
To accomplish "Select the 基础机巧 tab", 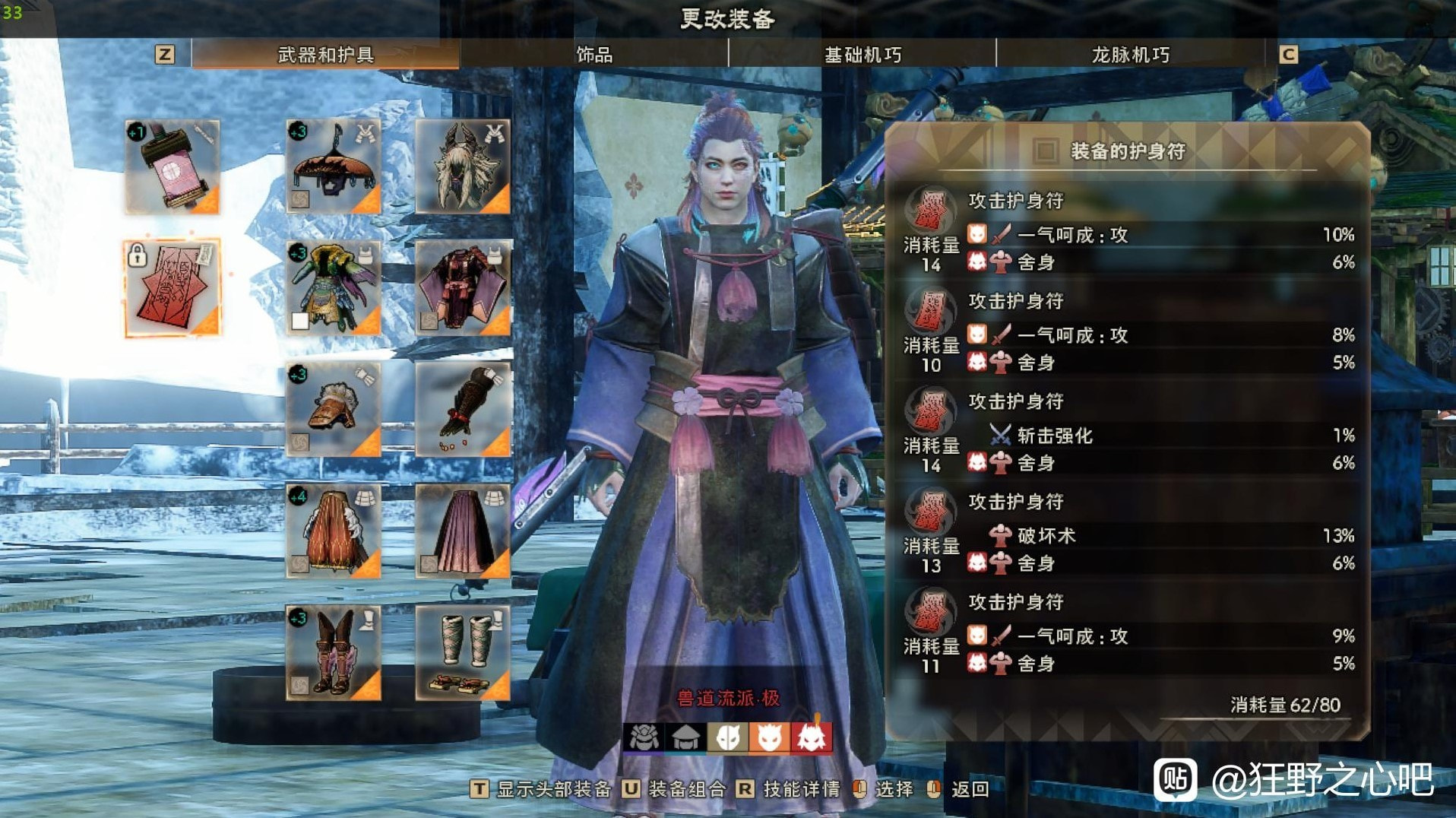I will pos(863,55).
